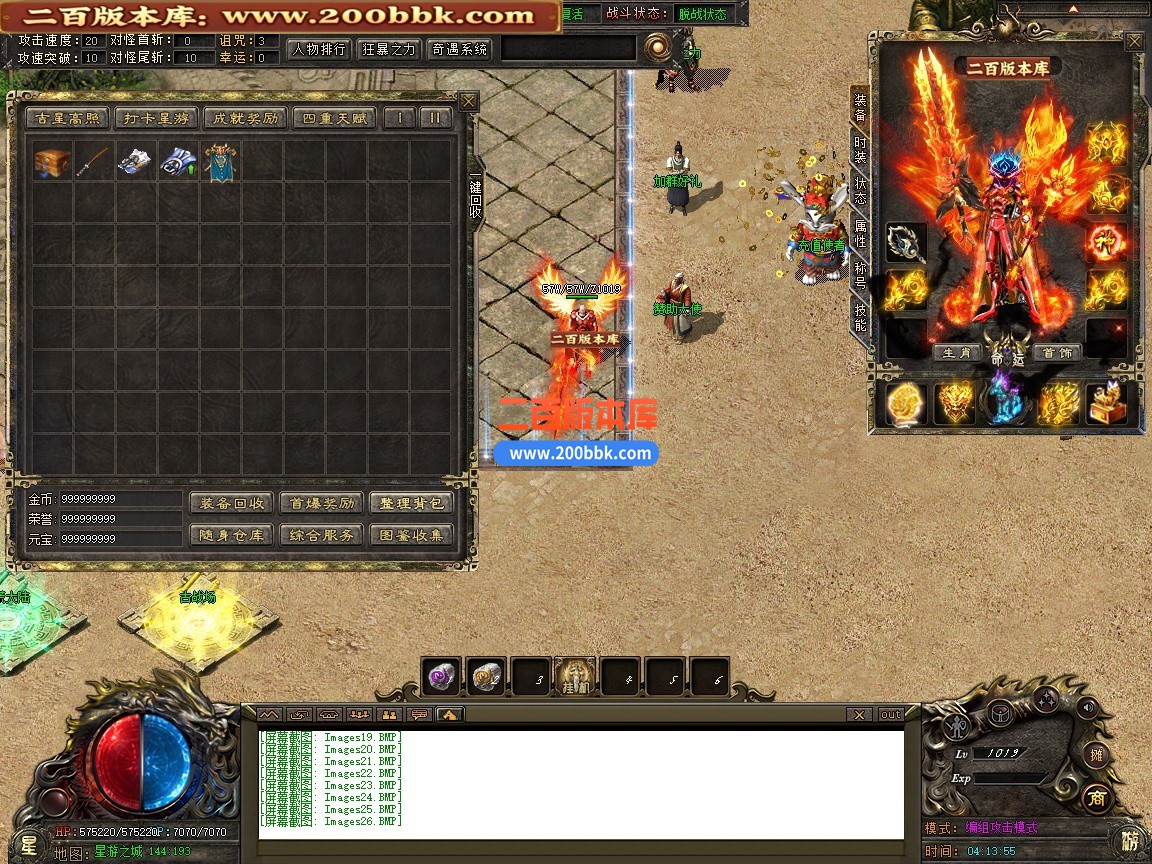Click the chat panel's out button
This screenshot has height=864, width=1152.
[890, 714]
